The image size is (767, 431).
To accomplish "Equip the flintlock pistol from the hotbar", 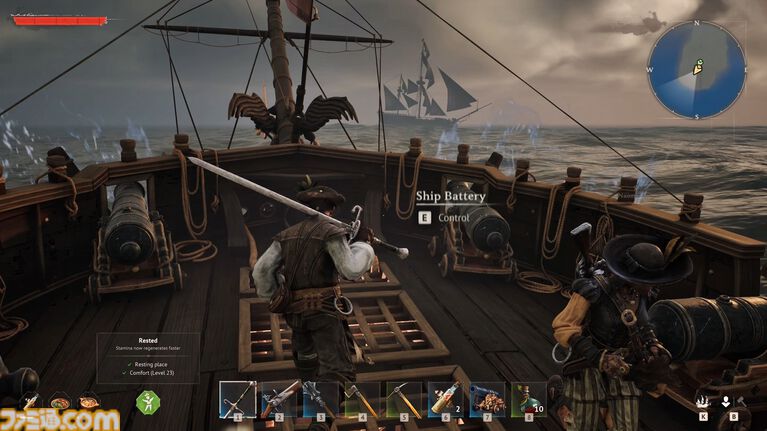I will coord(280,399).
